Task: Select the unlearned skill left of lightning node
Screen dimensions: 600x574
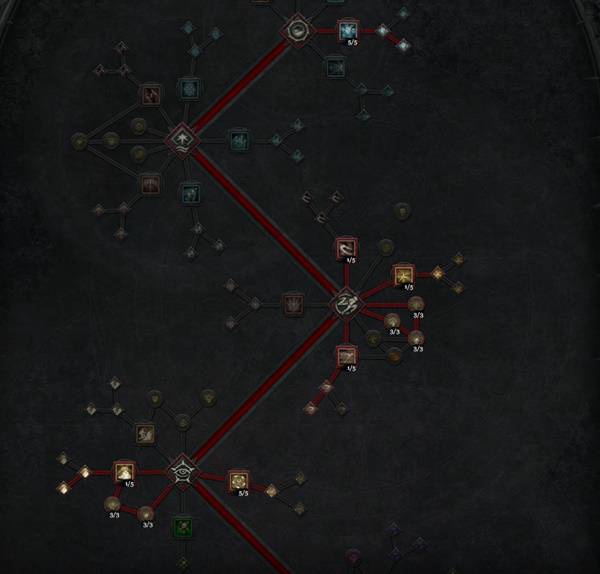Action: coord(292,302)
